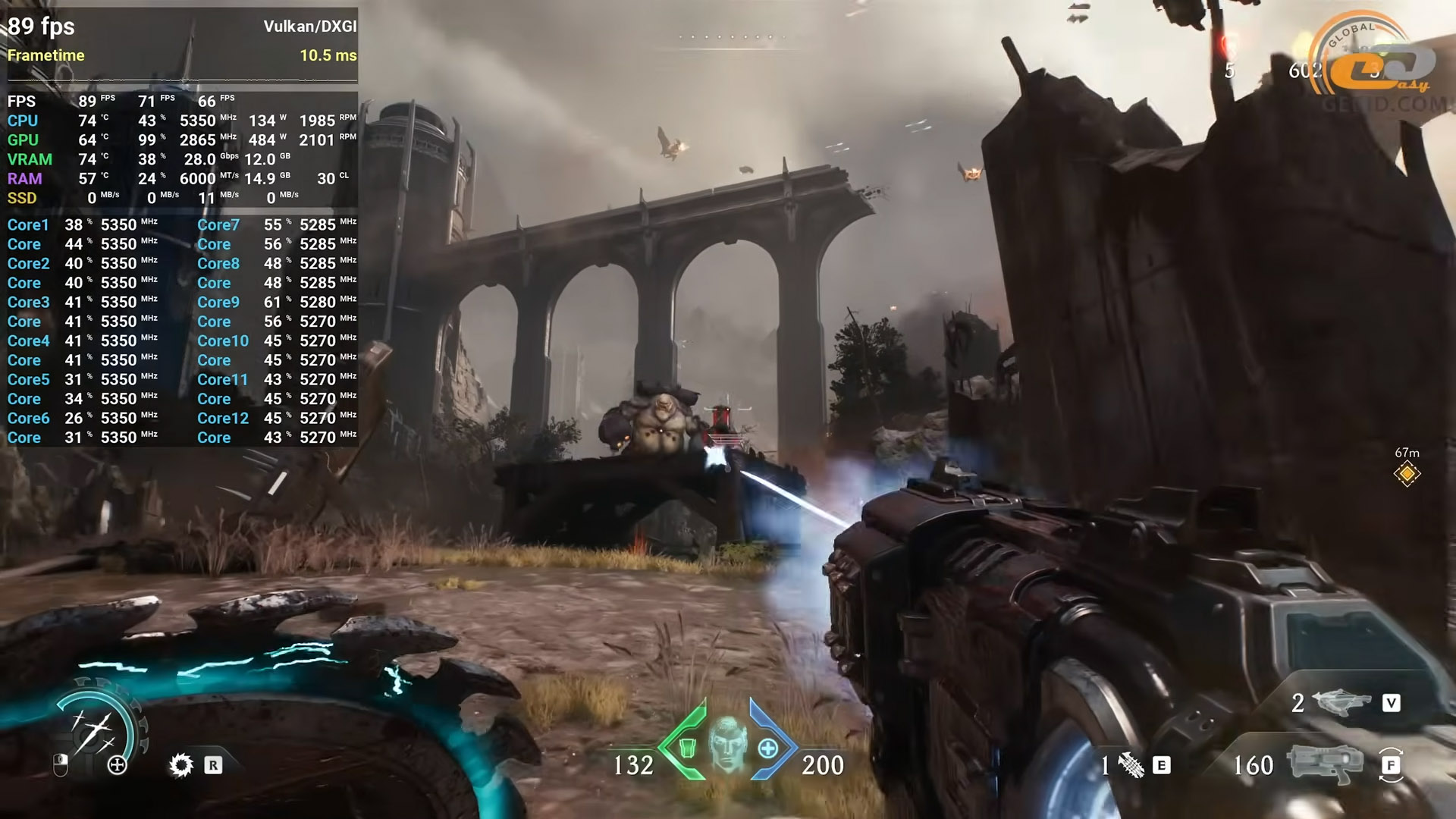Click the blue health cross icon
Viewport: 1456px width, 819px height.
click(768, 748)
